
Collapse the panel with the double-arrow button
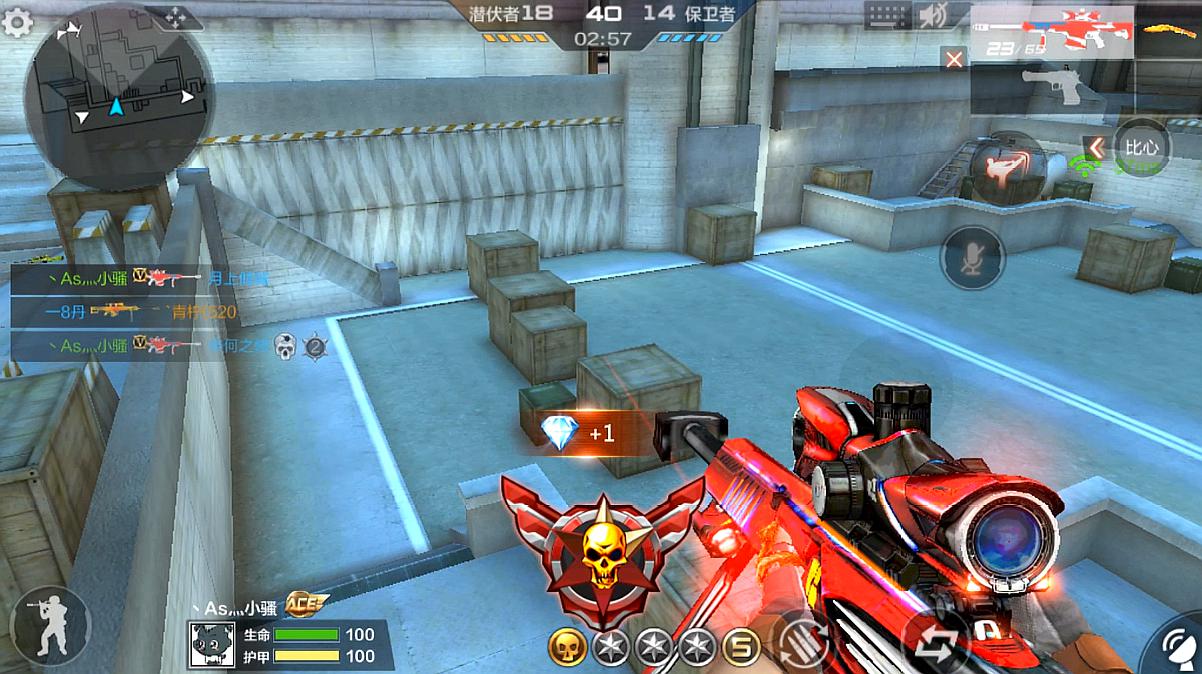[1096, 148]
